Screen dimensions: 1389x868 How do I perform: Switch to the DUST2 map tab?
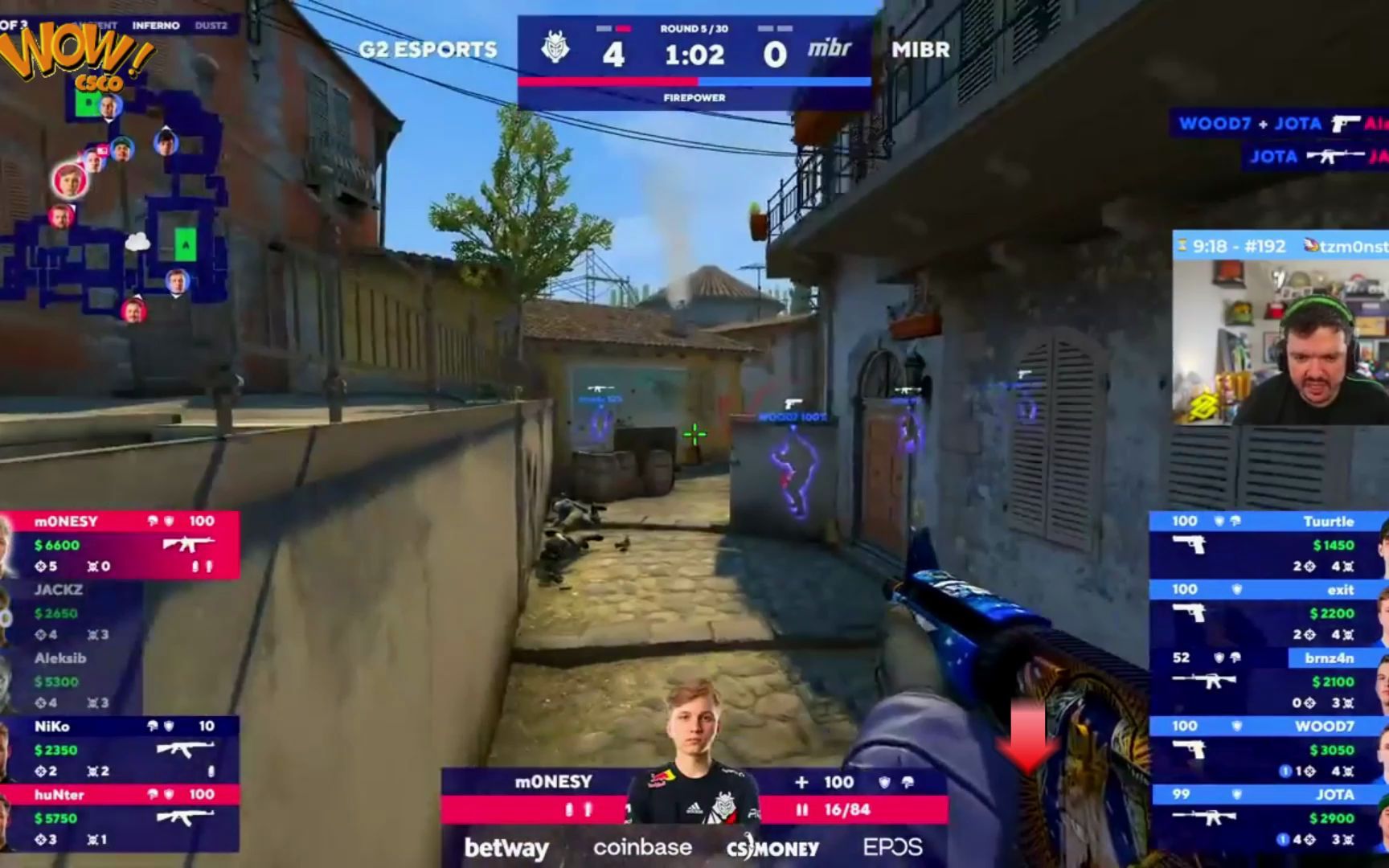(211, 25)
